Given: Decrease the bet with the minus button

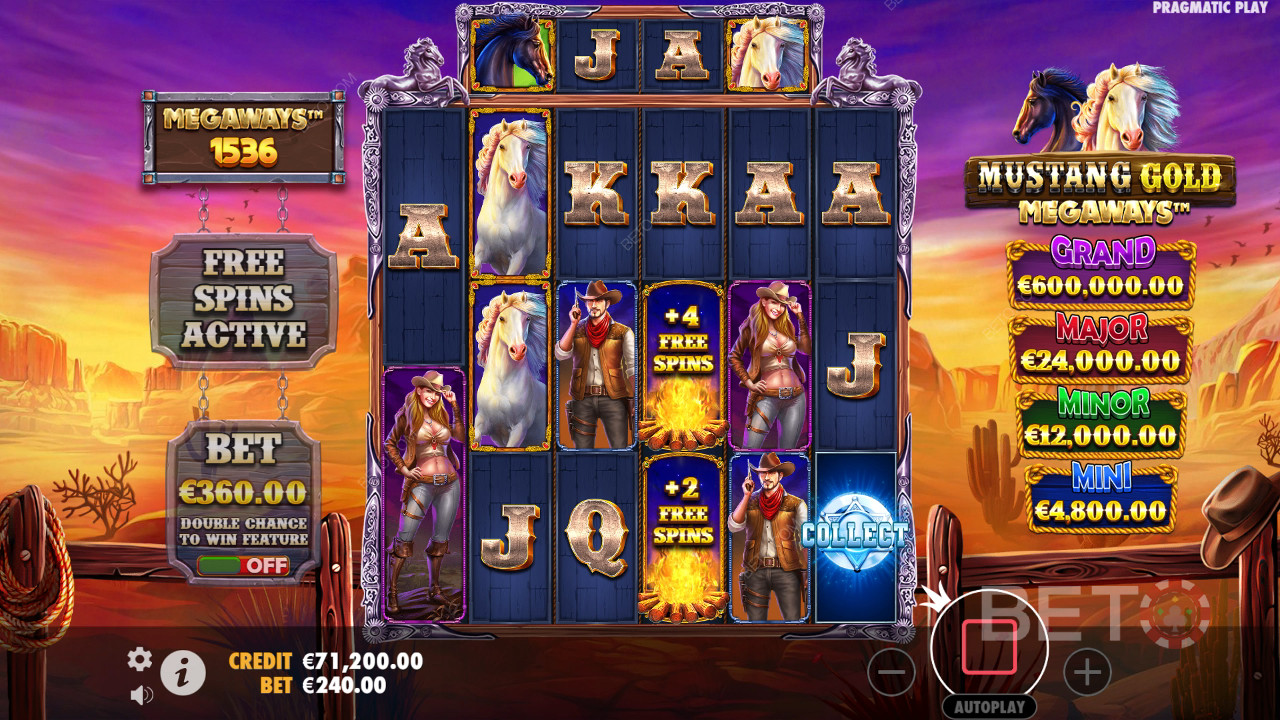Looking at the screenshot, I should point(891,672).
